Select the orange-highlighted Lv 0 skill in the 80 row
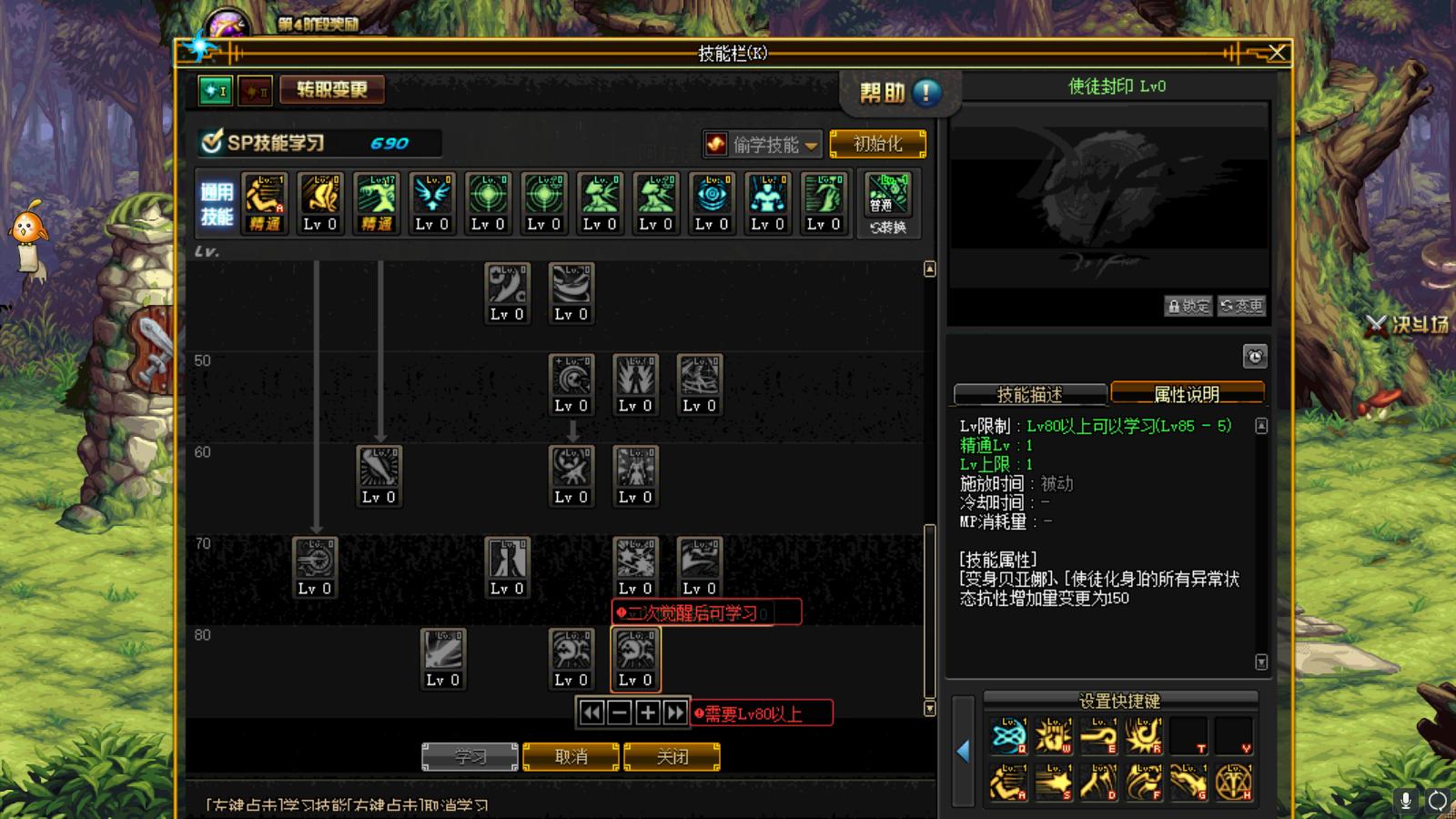Viewport: 1456px width, 819px height. tap(635, 659)
